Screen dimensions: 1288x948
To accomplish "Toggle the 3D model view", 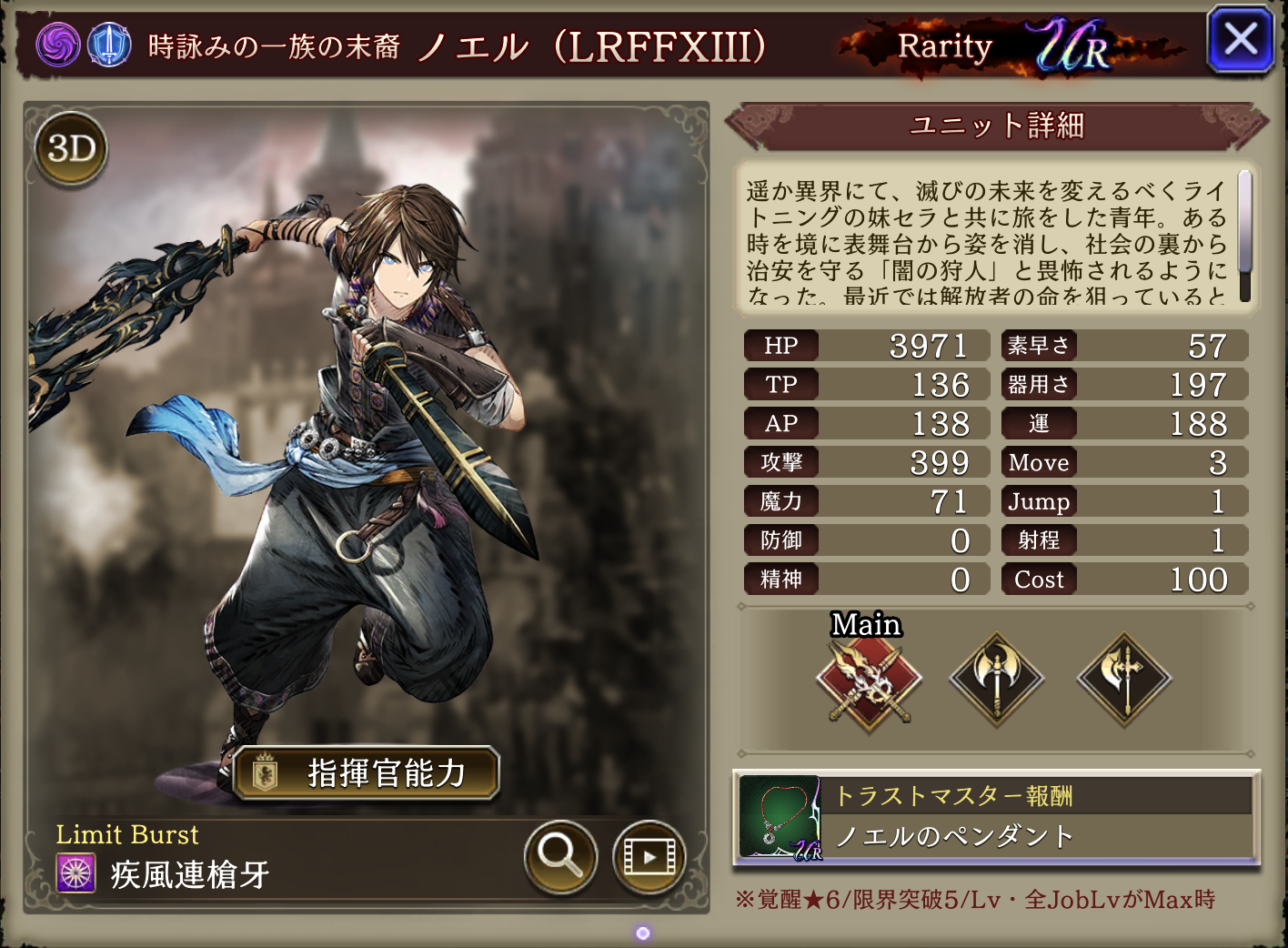I will (x=71, y=148).
